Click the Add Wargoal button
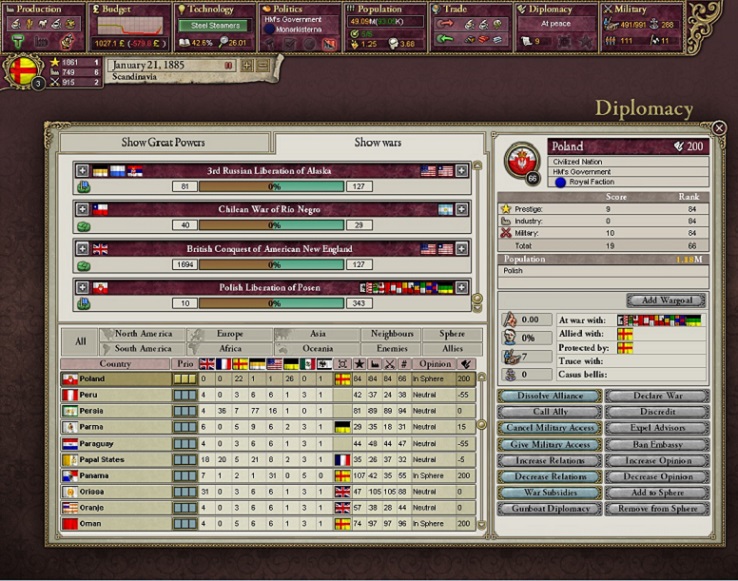 [667, 300]
